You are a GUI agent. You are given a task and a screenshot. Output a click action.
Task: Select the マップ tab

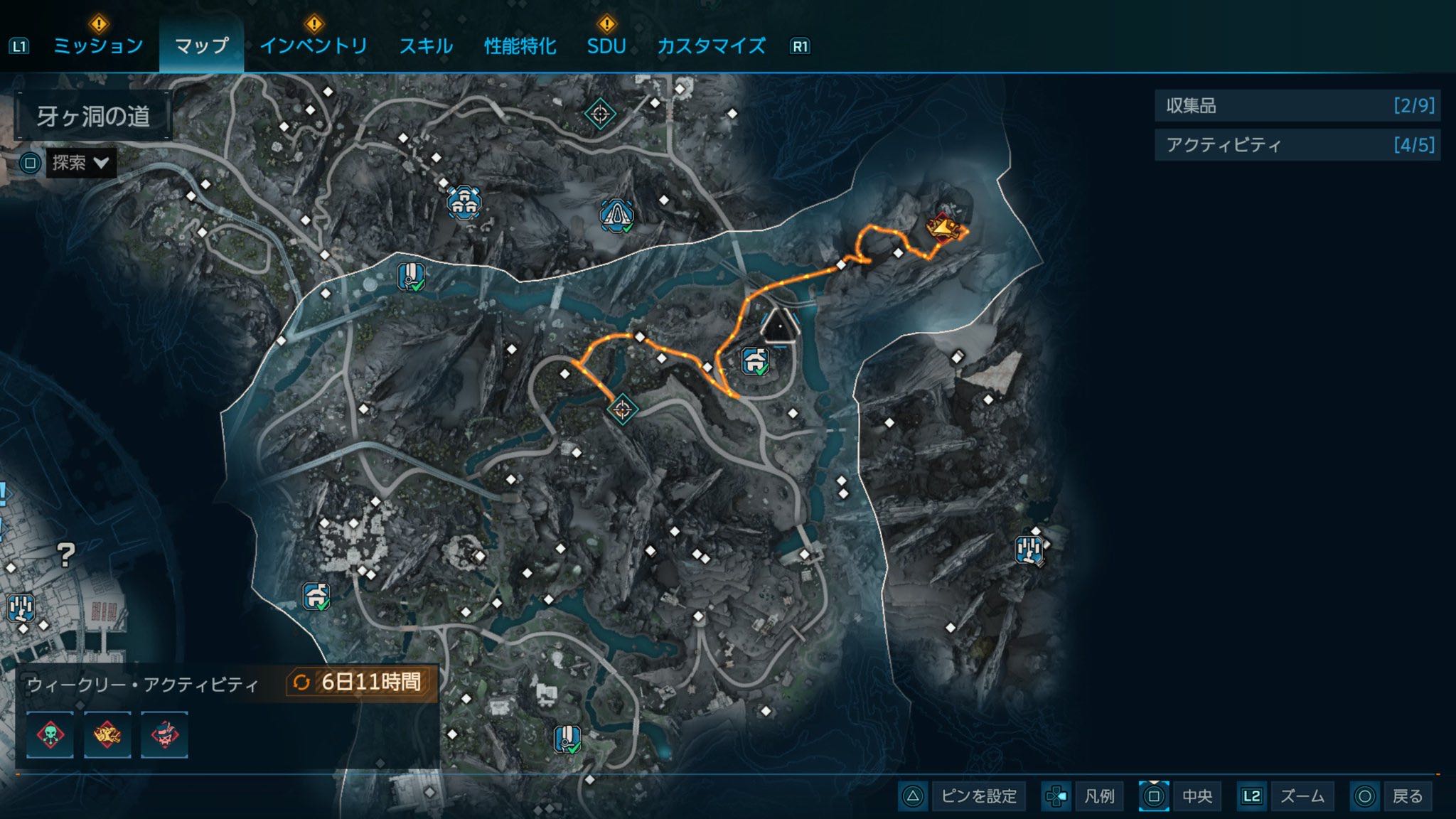pos(202,46)
